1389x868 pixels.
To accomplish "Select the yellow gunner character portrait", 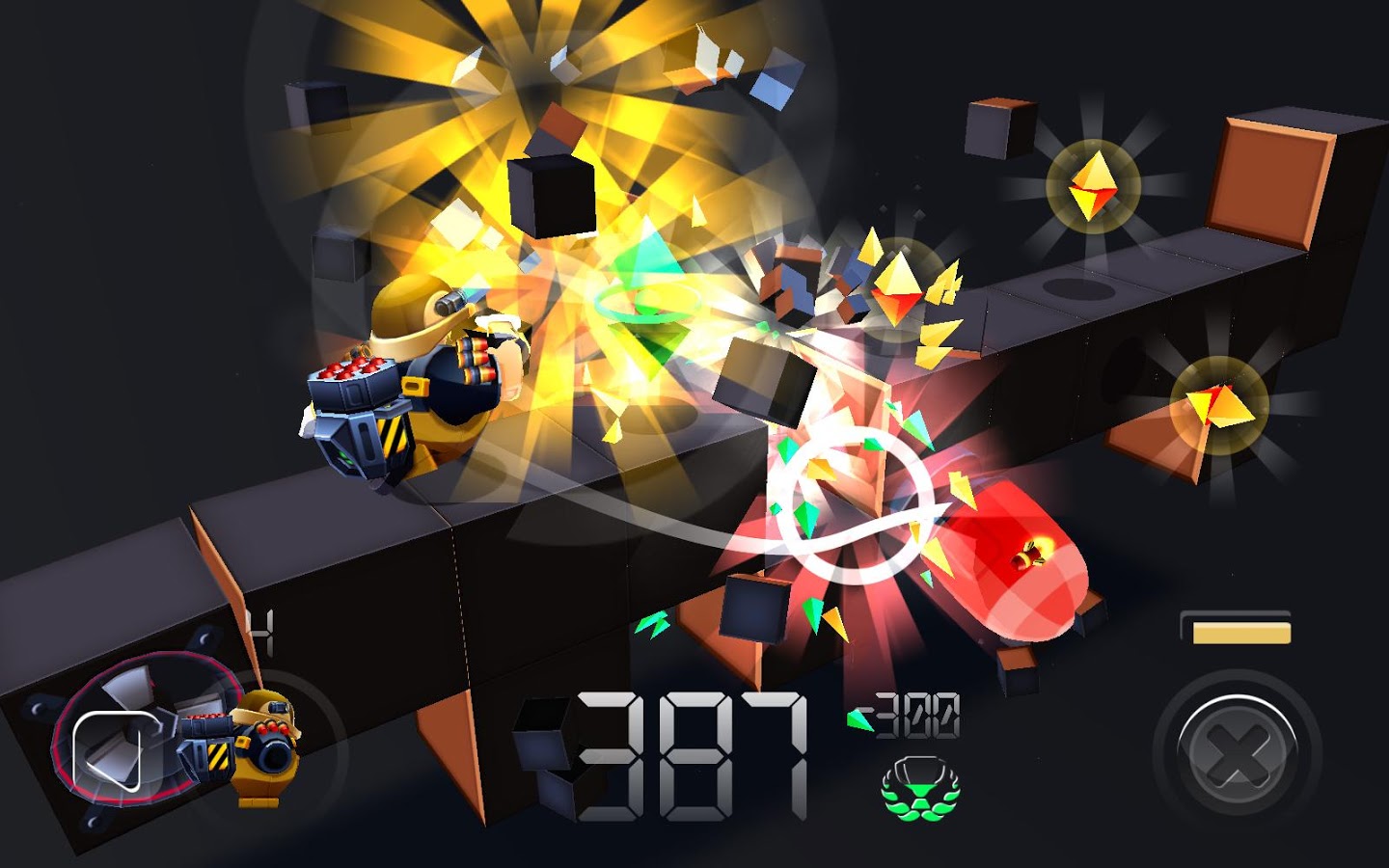I will coord(256,745).
